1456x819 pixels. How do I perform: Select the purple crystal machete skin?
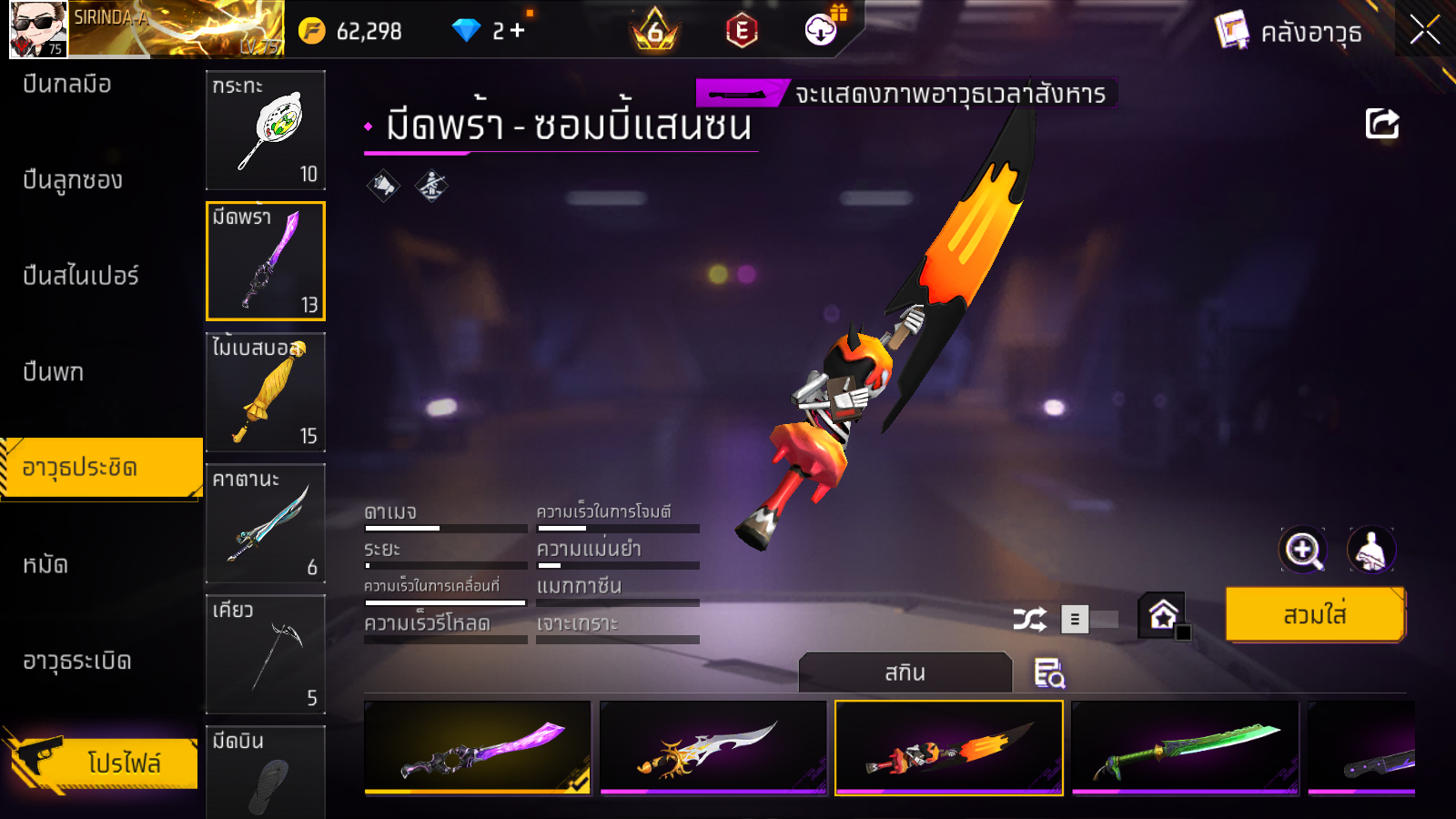point(478,748)
